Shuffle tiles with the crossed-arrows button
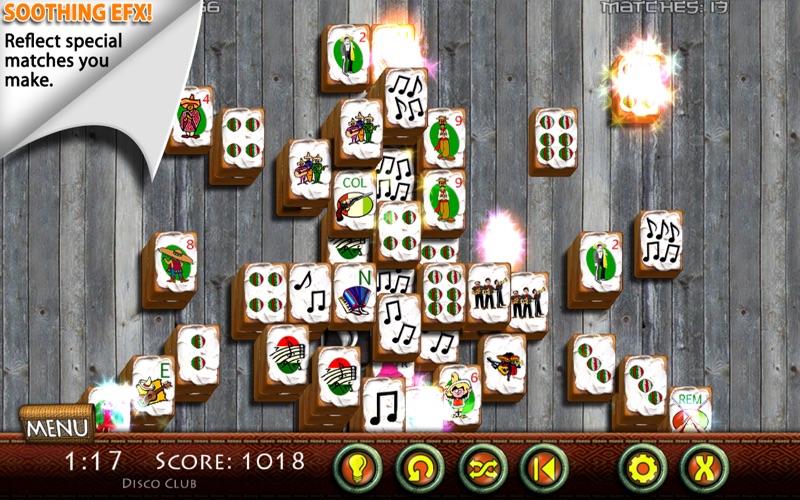The width and height of the screenshot is (800, 500). [483, 465]
